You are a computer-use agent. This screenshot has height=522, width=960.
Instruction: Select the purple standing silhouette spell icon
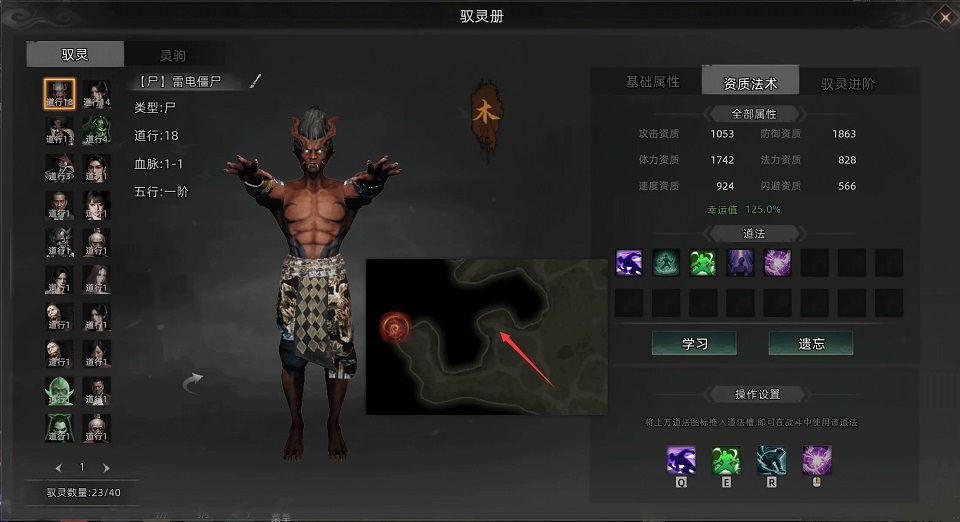741,263
